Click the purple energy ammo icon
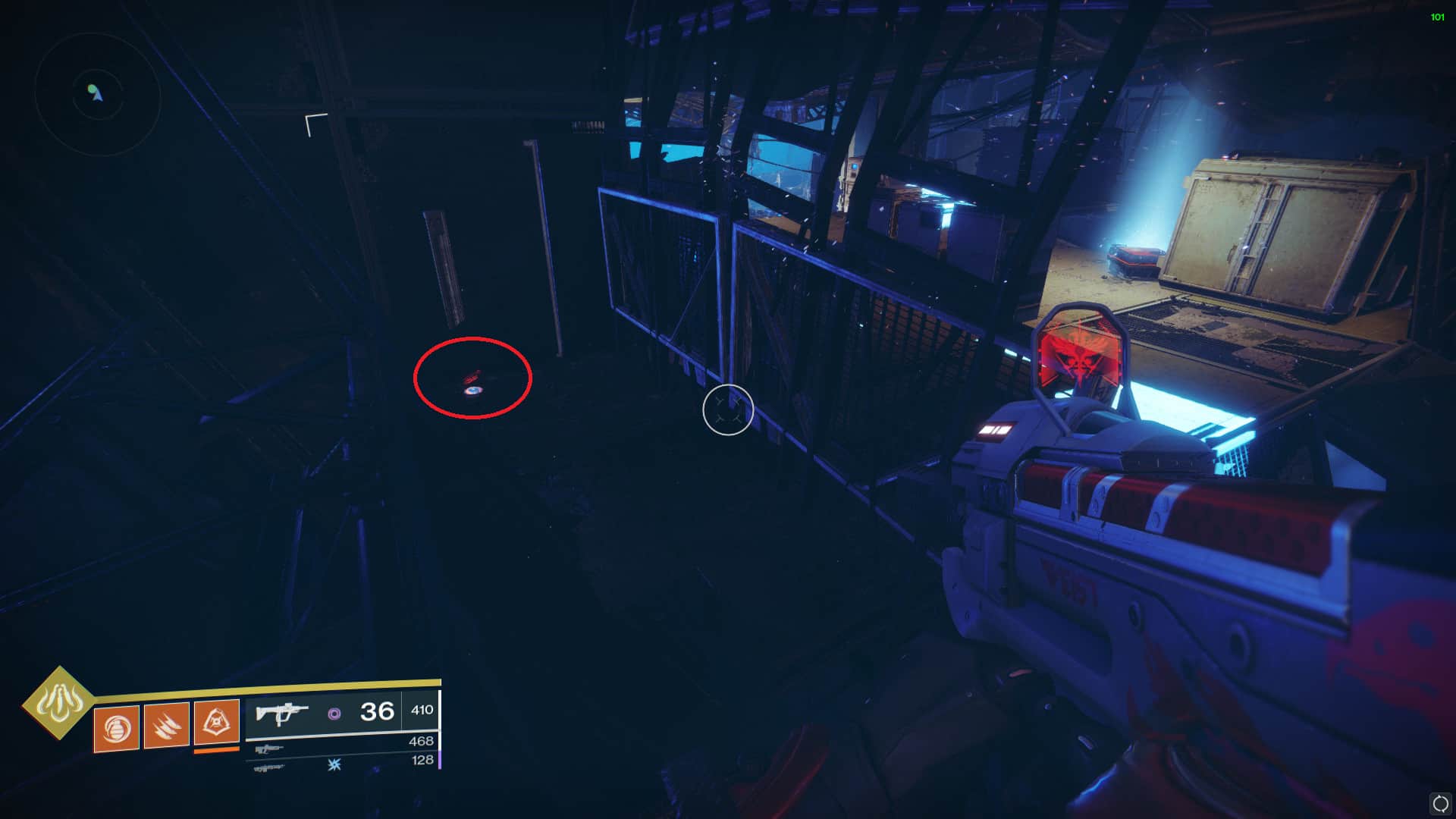This screenshot has width=1456, height=819. (334, 714)
